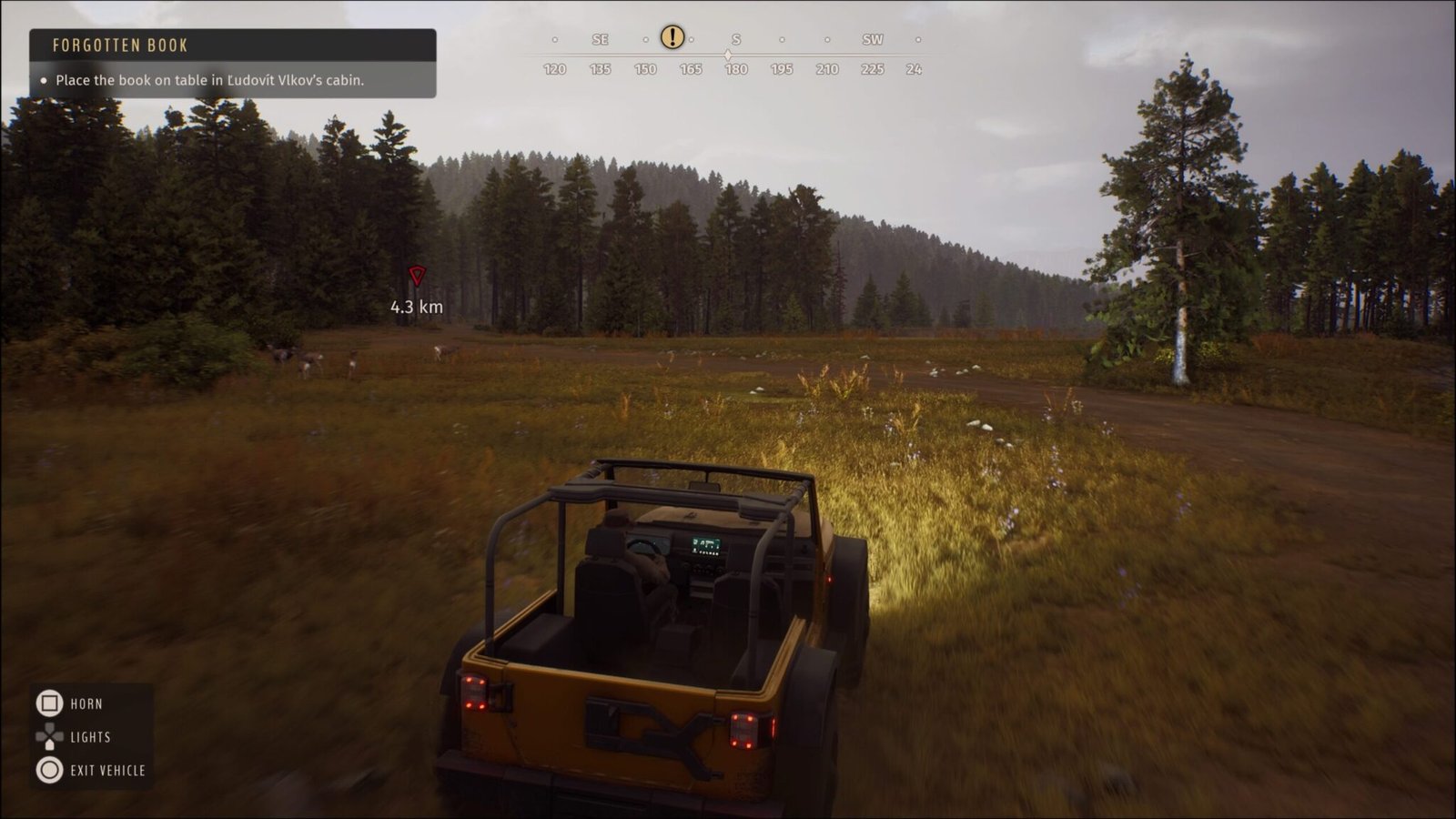Toggle the vehicle headlights via the LIGHTS prompt

pyautogui.click(x=91, y=736)
